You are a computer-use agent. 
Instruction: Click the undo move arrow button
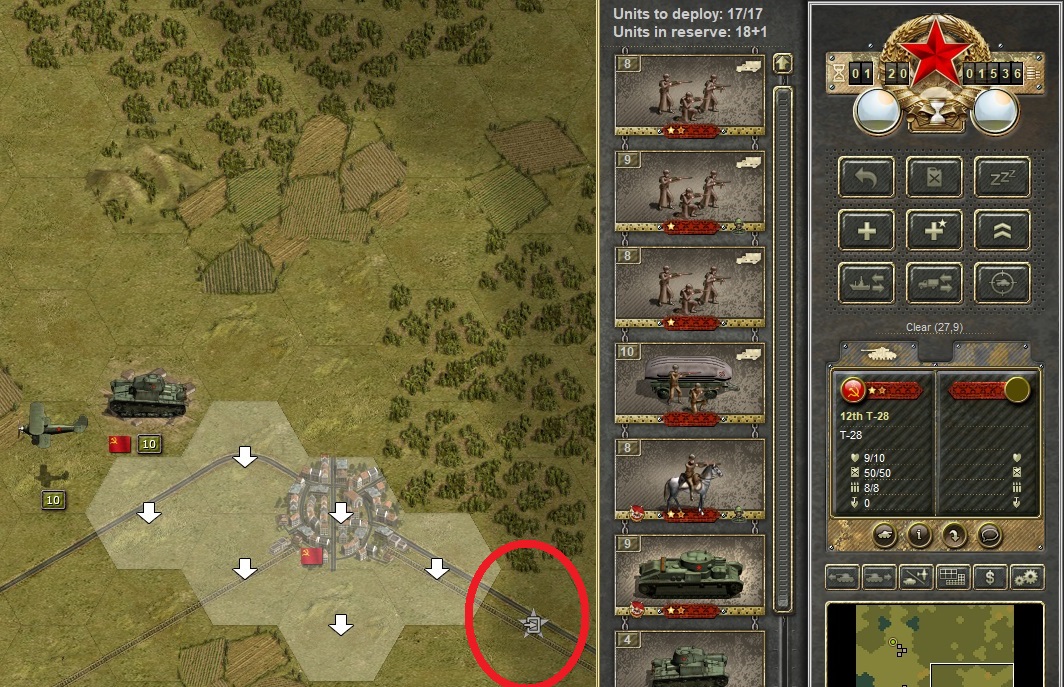coord(866,177)
